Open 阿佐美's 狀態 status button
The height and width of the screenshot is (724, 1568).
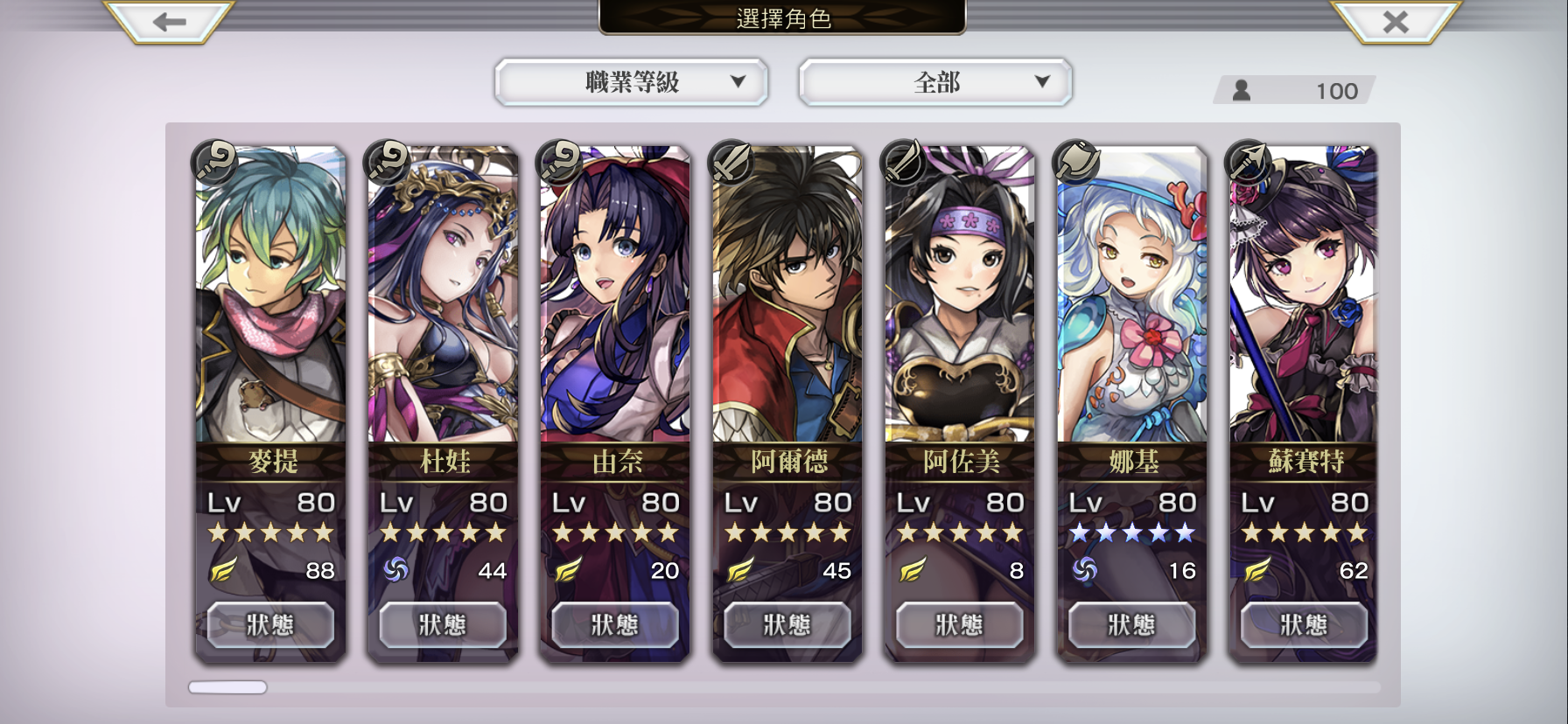(x=959, y=624)
